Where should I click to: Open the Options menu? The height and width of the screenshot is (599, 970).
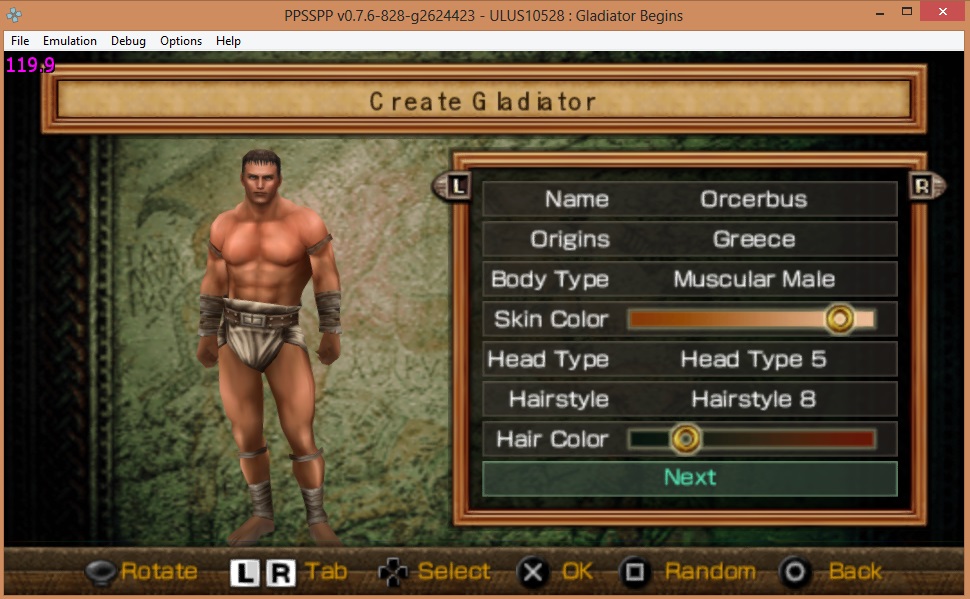point(181,41)
